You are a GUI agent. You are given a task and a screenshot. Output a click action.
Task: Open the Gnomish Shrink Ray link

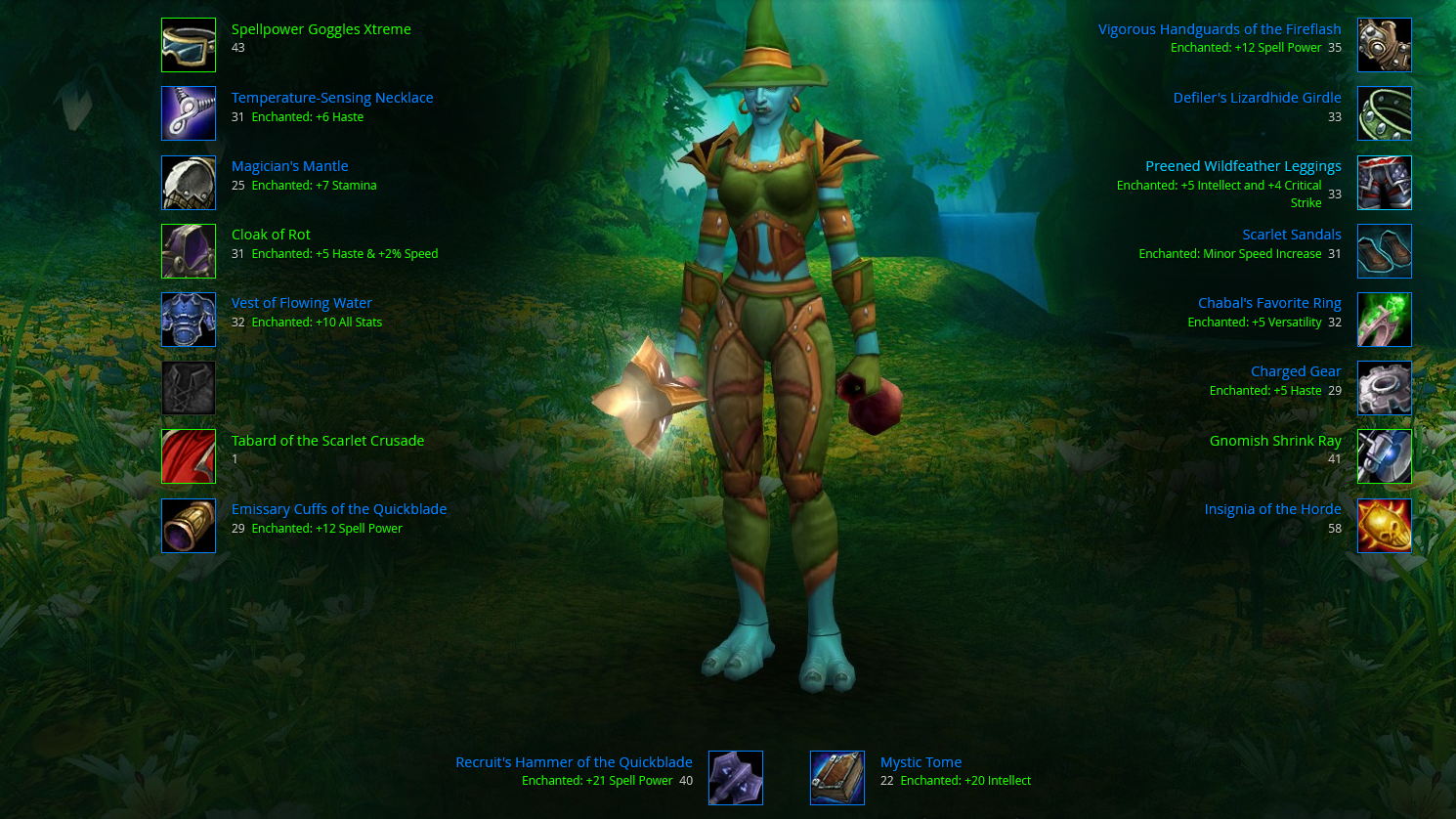pyautogui.click(x=1274, y=441)
